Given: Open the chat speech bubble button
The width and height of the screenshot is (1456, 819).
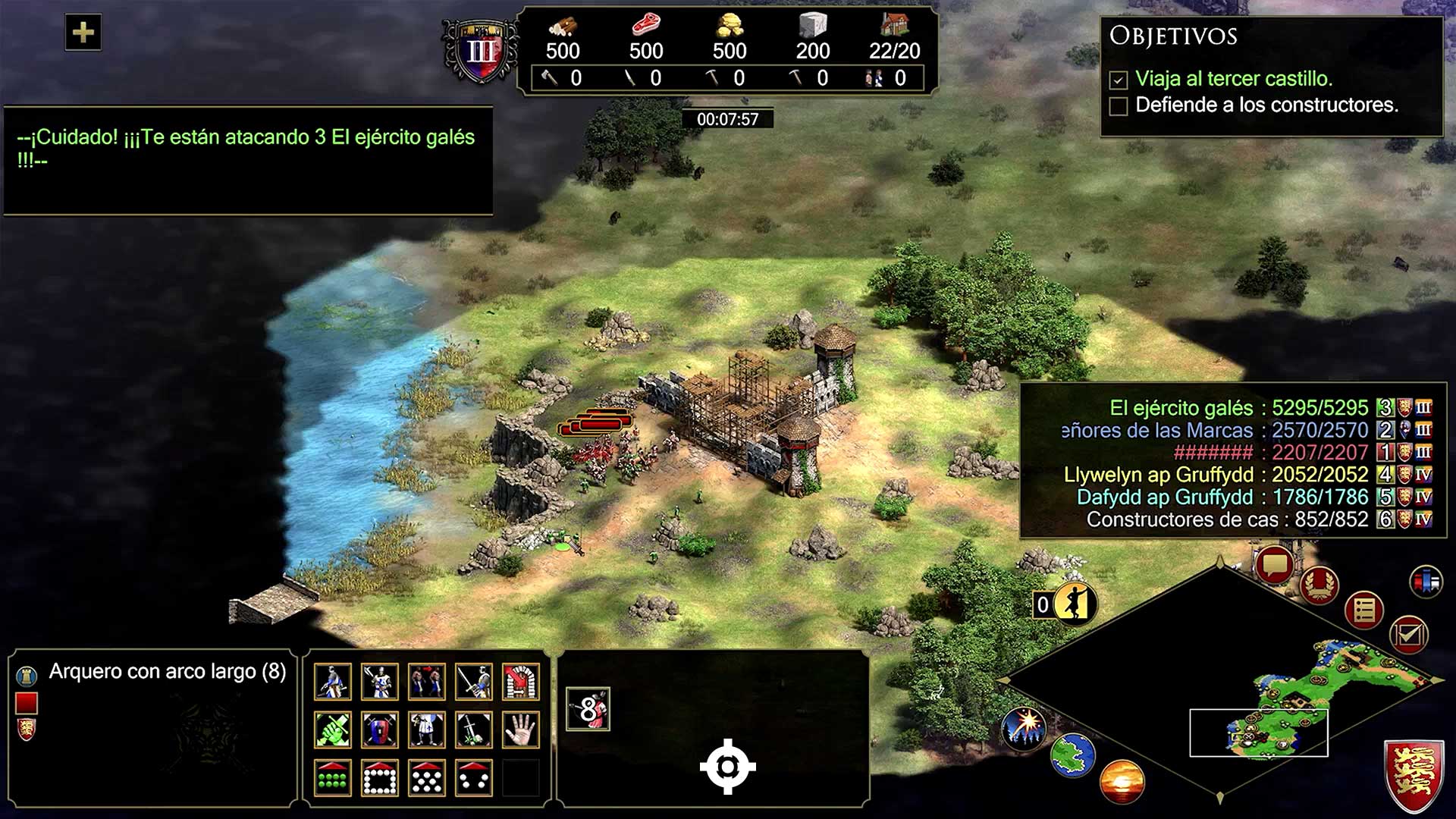Looking at the screenshot, I should coord(1274,565).
